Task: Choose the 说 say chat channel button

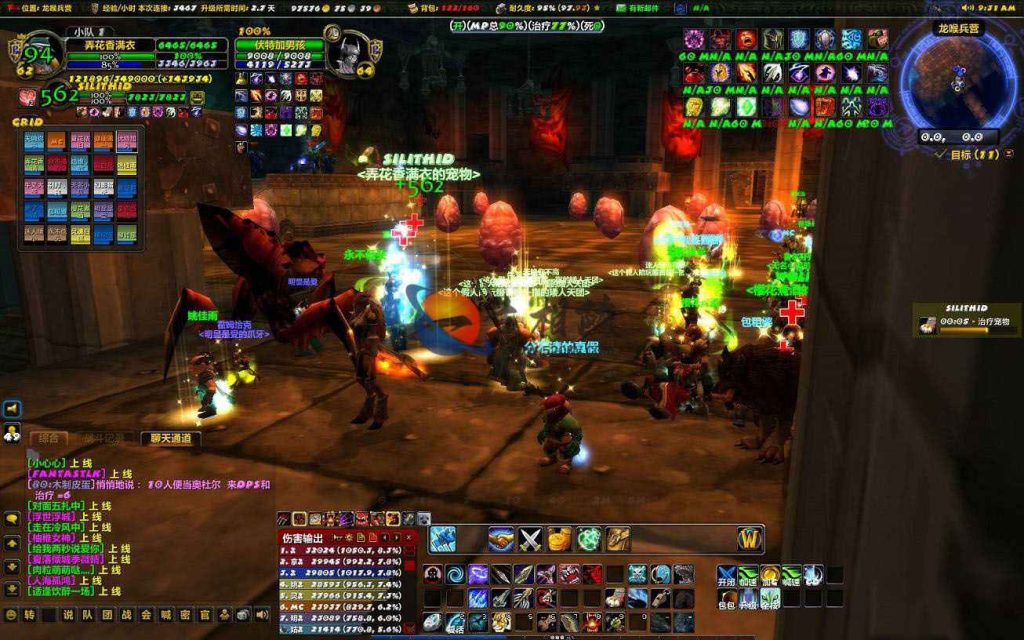Action: (x=68, y=615)
